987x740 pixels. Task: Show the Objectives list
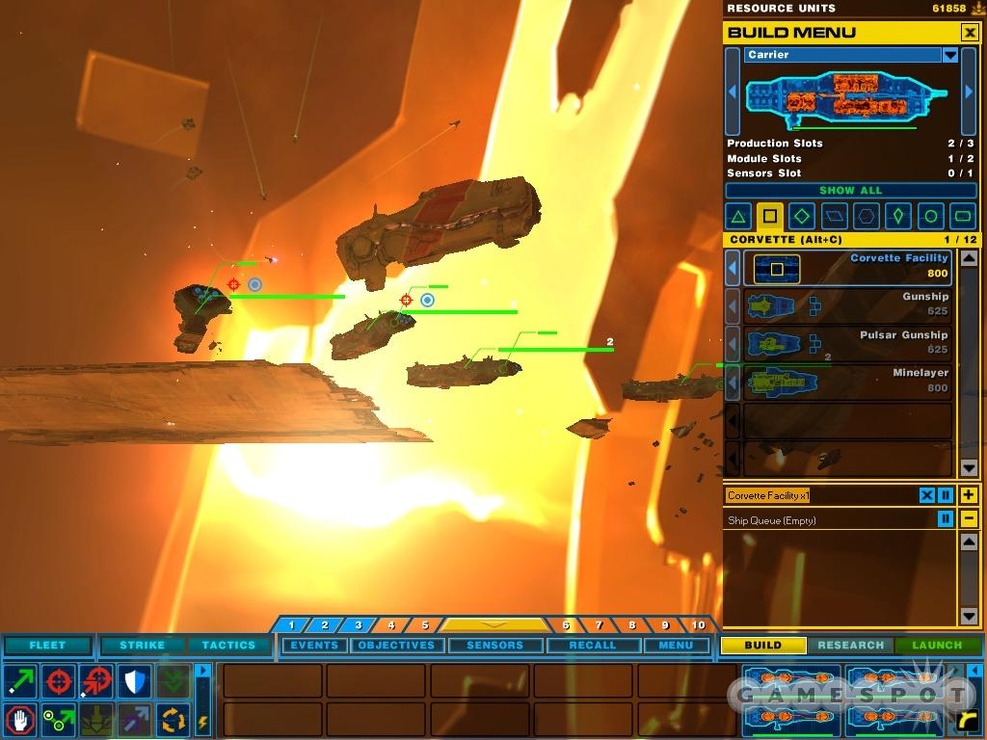pos(396,645)
